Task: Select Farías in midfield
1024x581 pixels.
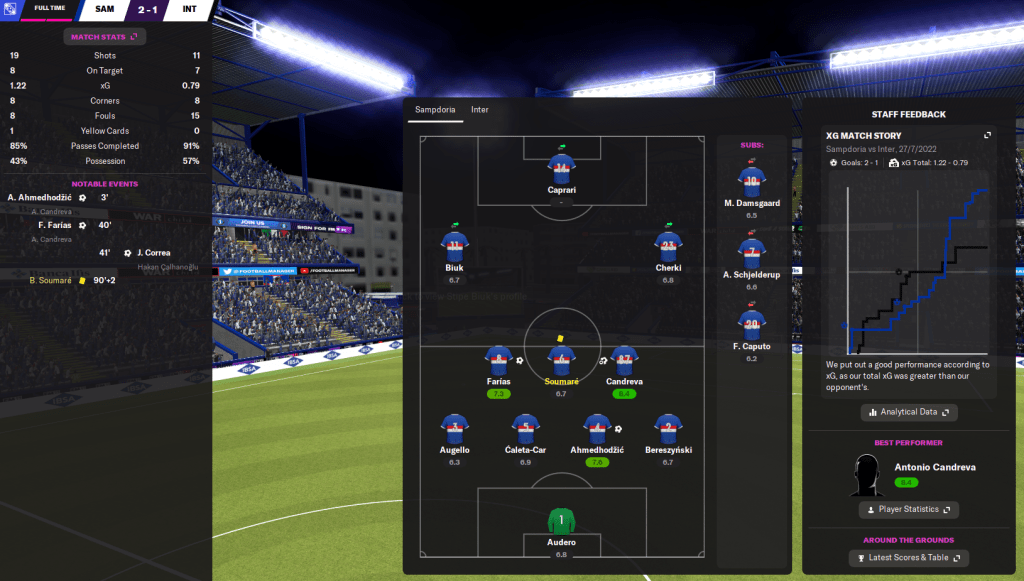Action: [x=497, y=361]
